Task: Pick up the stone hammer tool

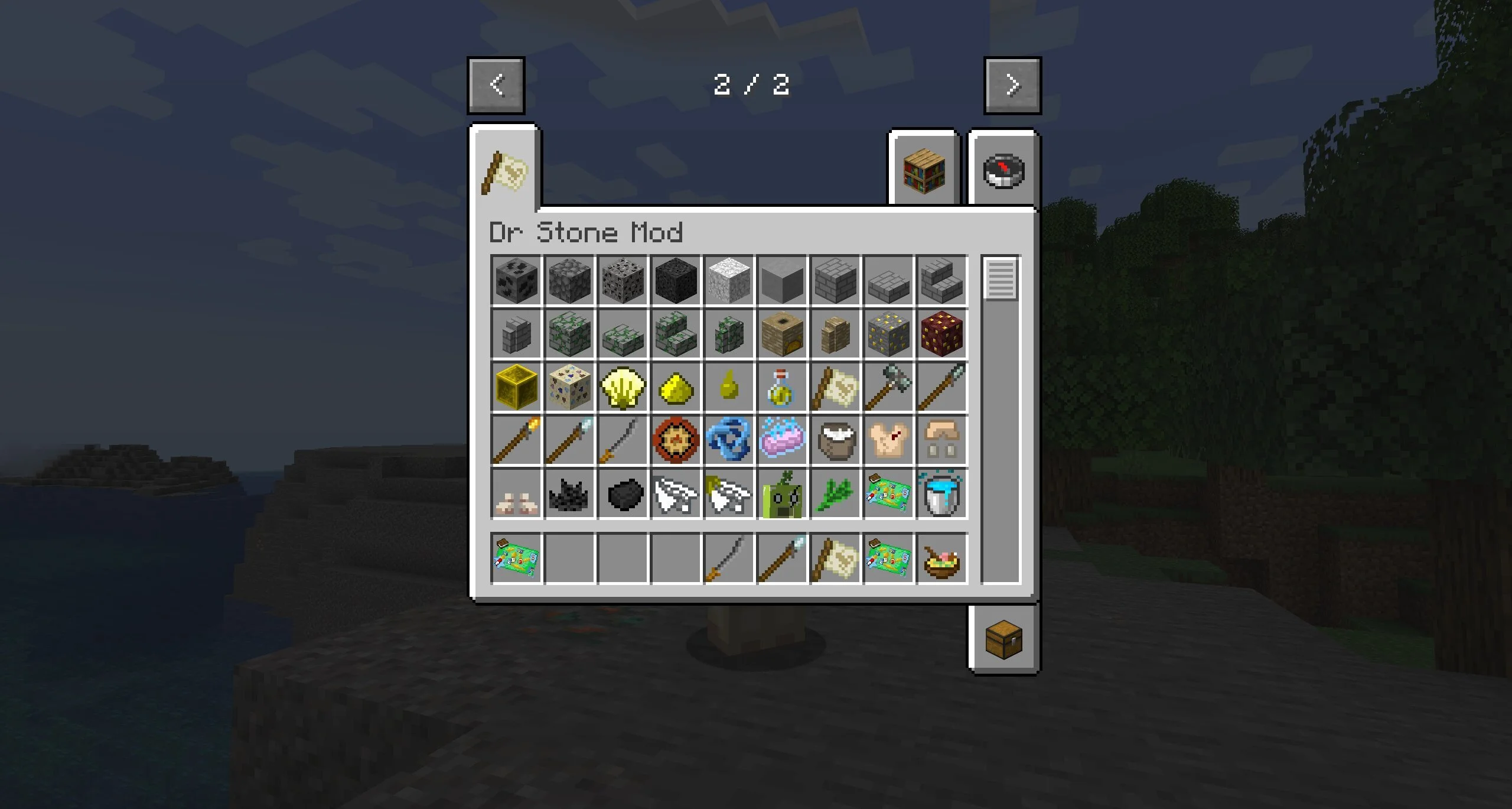Action: [x=888, y=388]
